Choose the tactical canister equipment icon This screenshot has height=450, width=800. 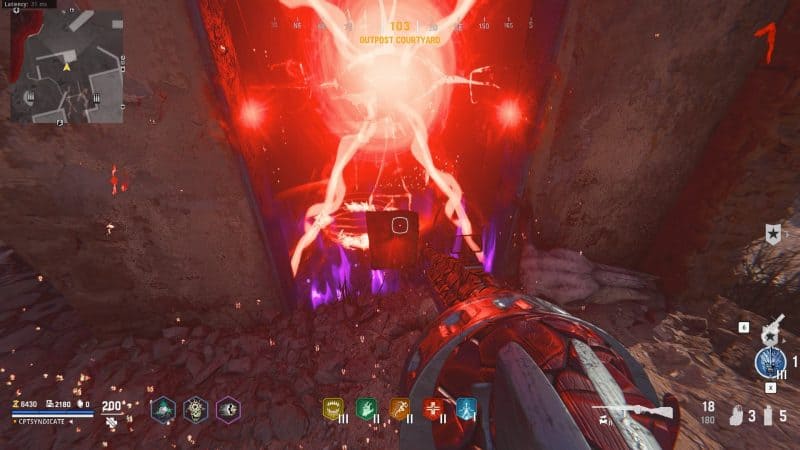pos(768,413)
